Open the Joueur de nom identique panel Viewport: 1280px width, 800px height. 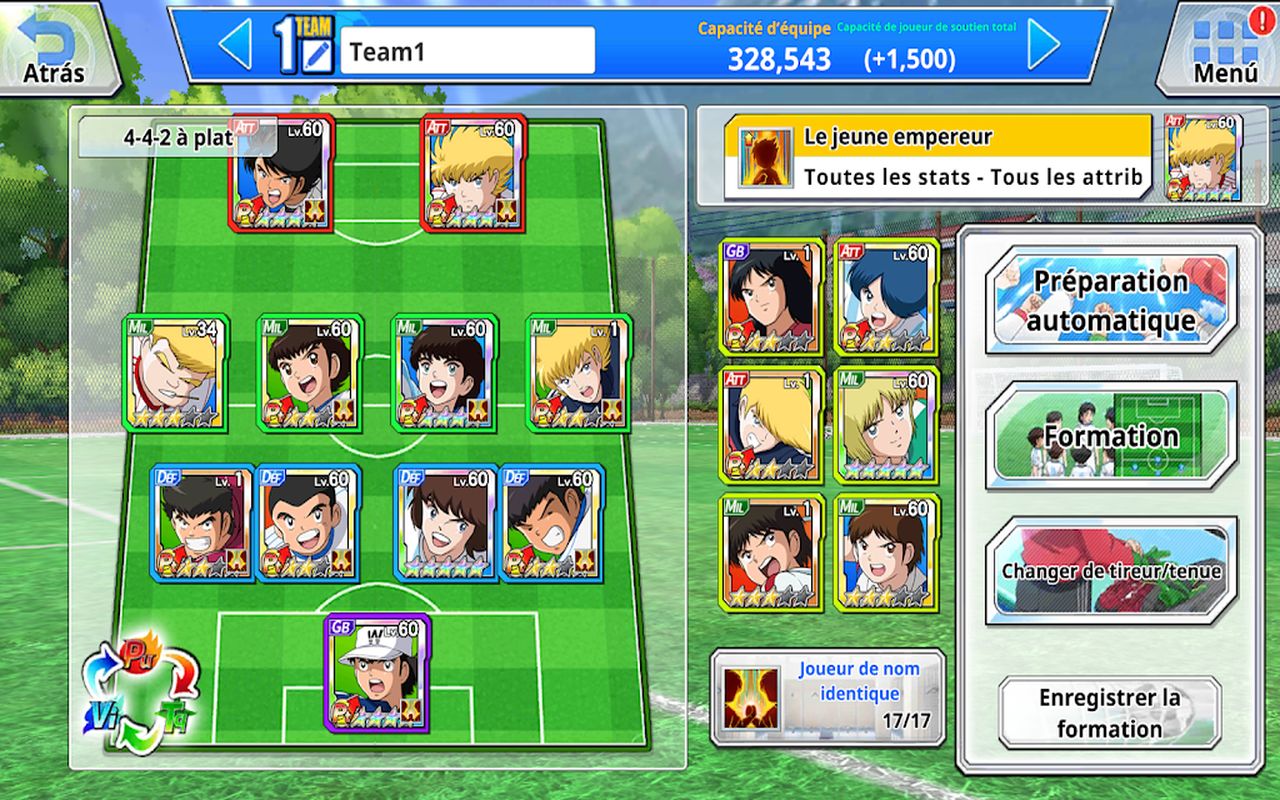pos(827,697)
